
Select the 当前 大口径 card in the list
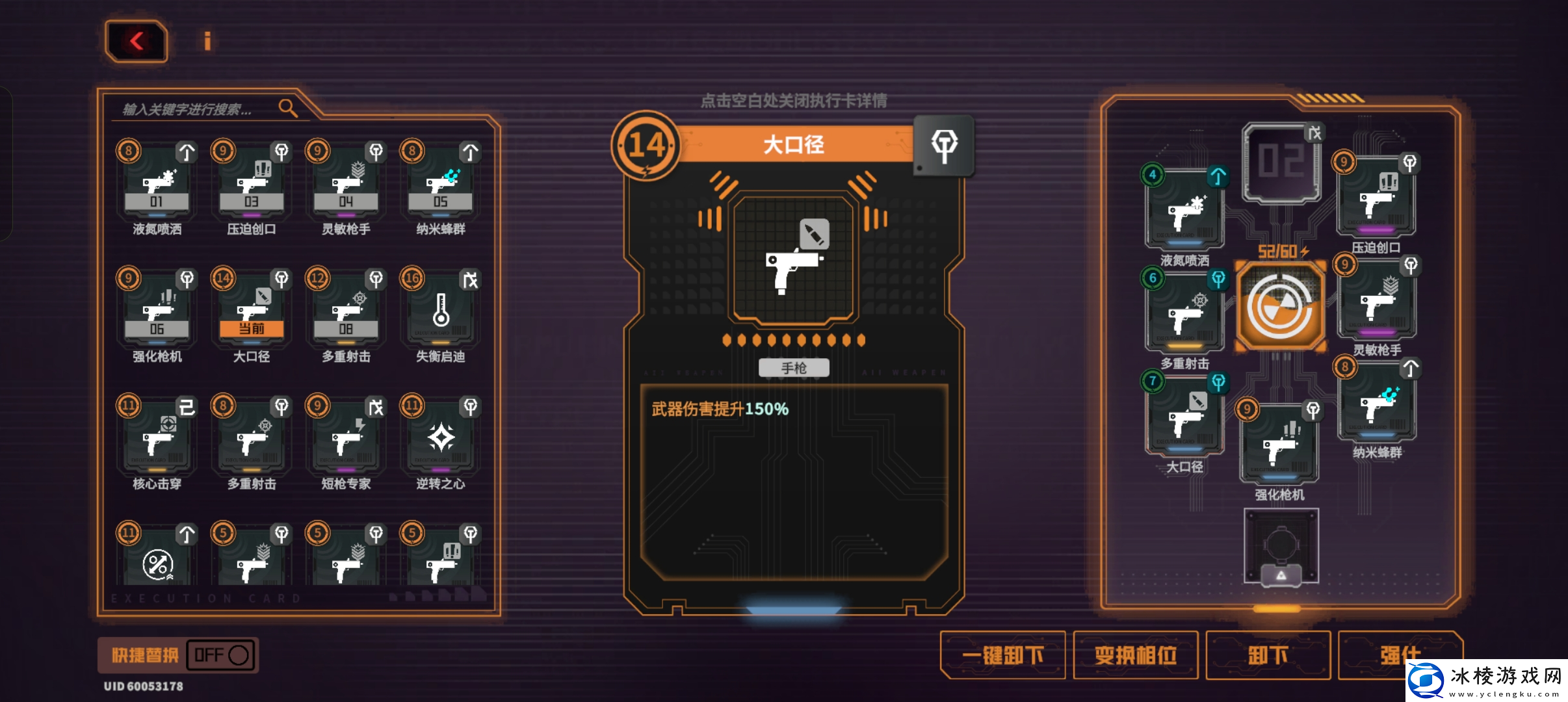[252, 311]
